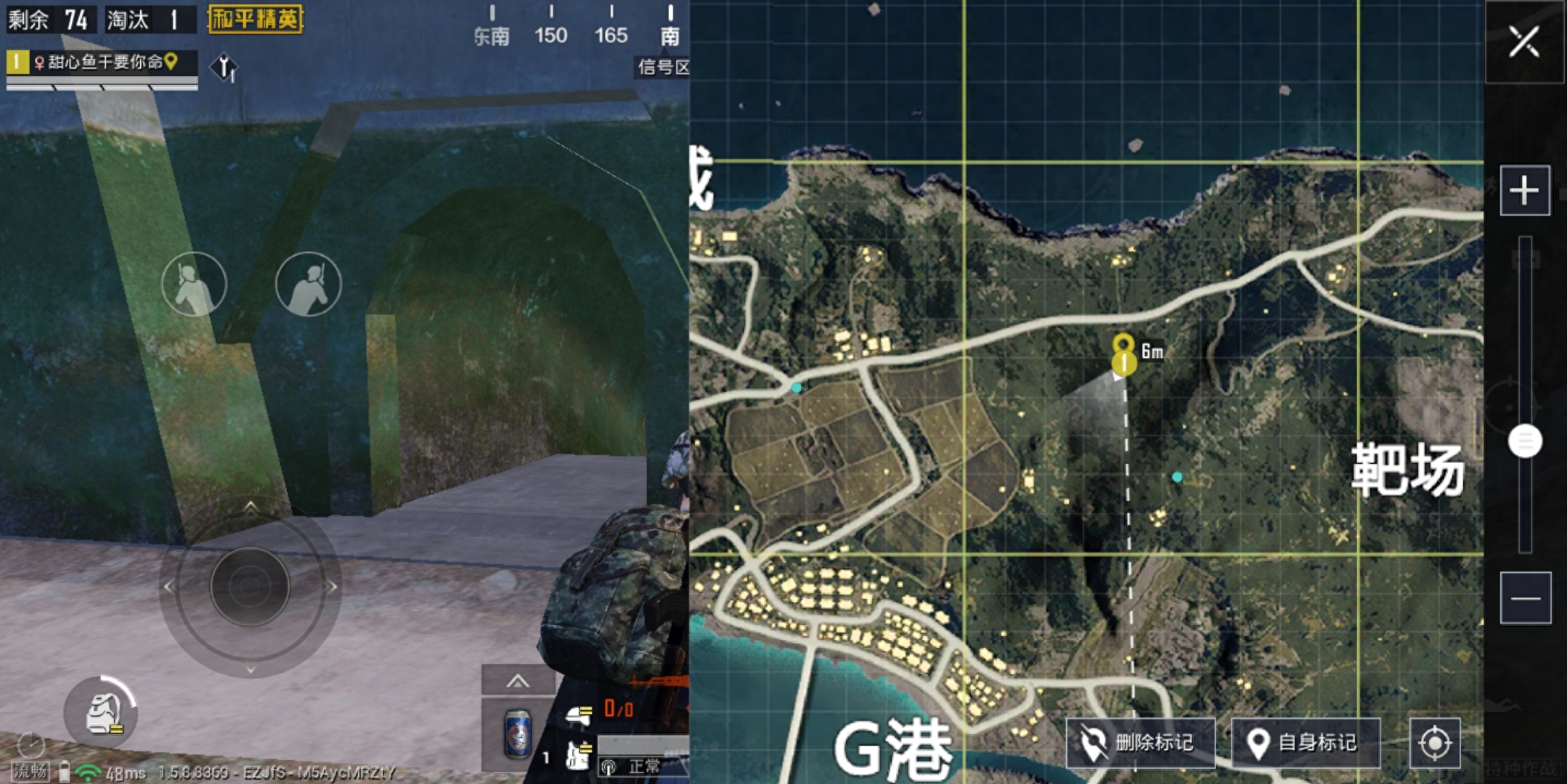Image resolution: width=1567 pixels, height=784 pixels.
Task: Toggle the crouch stance button
Action: 195,285
